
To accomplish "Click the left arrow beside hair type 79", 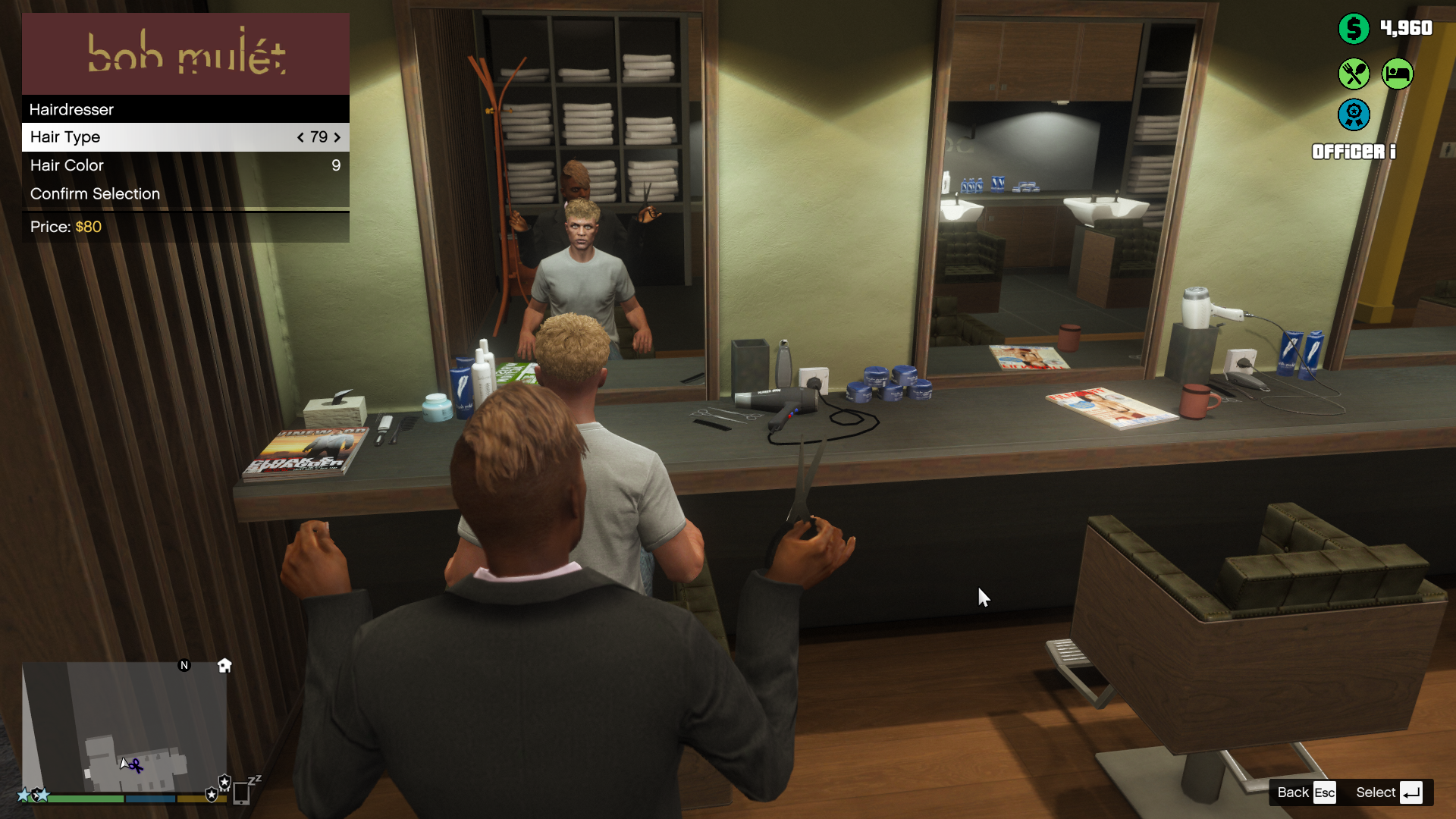I will click(x=300, y=137).
